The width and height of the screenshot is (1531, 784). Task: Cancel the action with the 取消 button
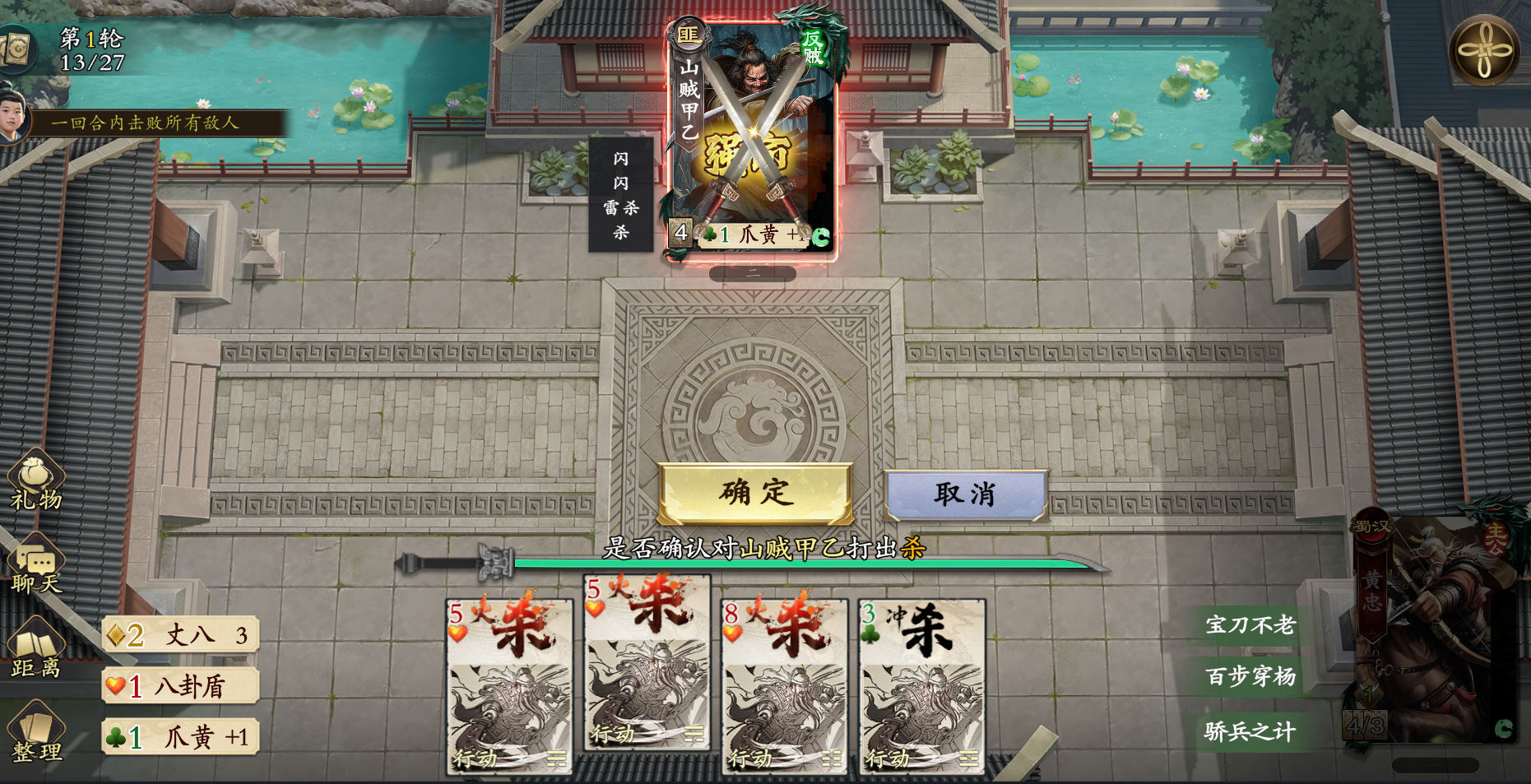coord(964,493)
